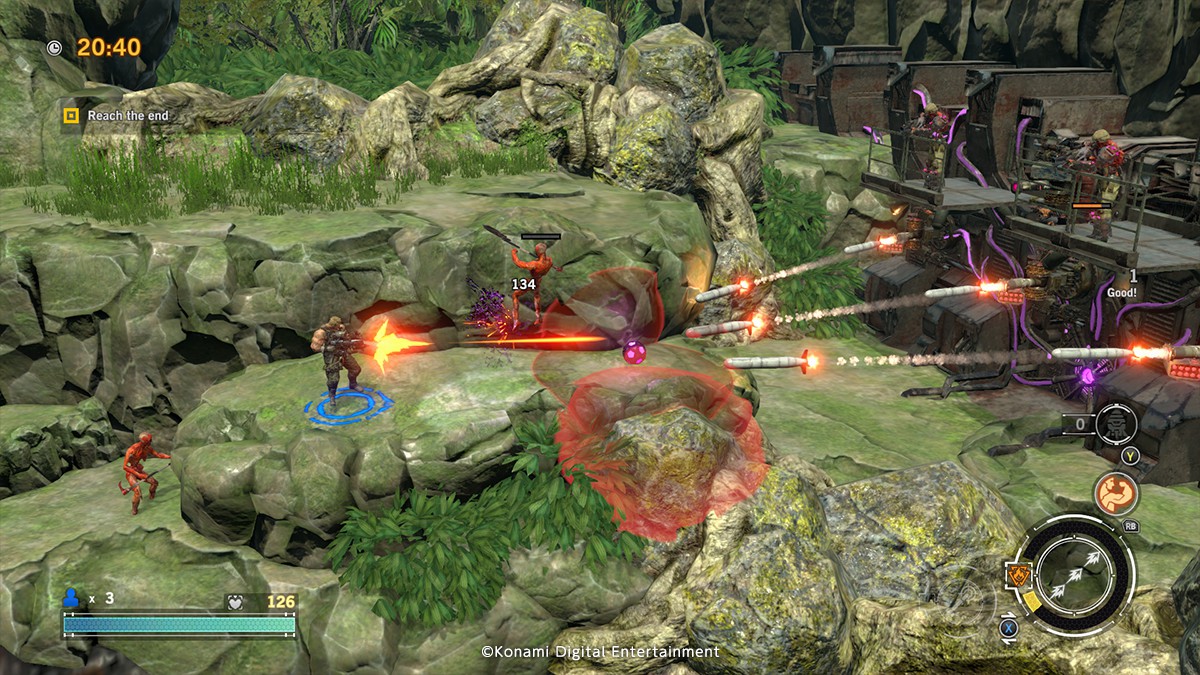Click the blue player lives icon
This screenshot has height=675, width=1200.
point(71,598)
